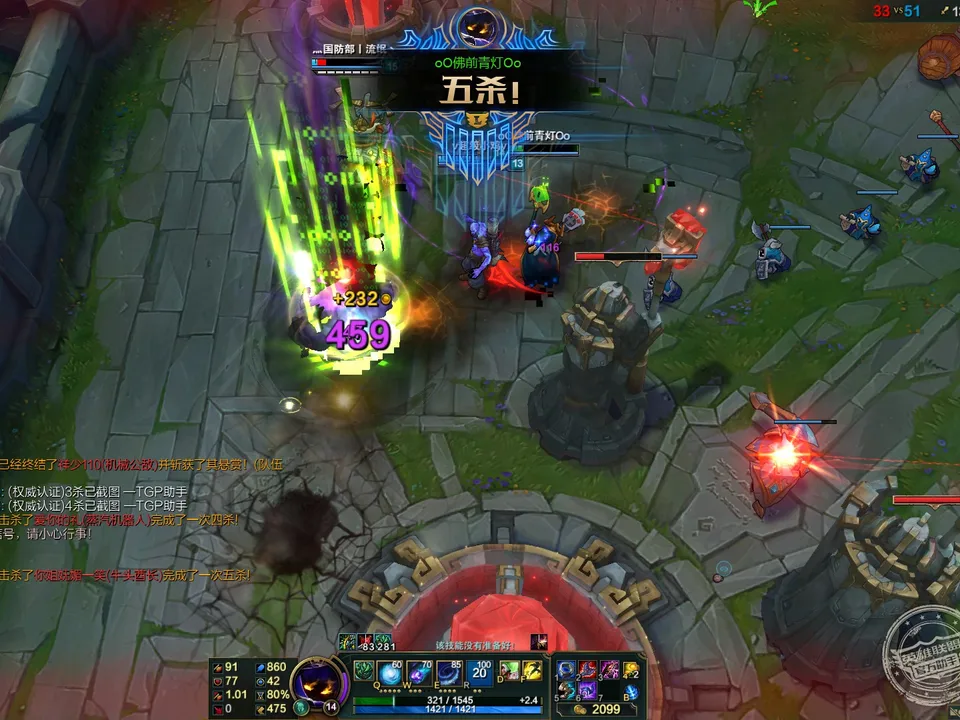Use the yellow stacked item in slot 4

(631, 669)
